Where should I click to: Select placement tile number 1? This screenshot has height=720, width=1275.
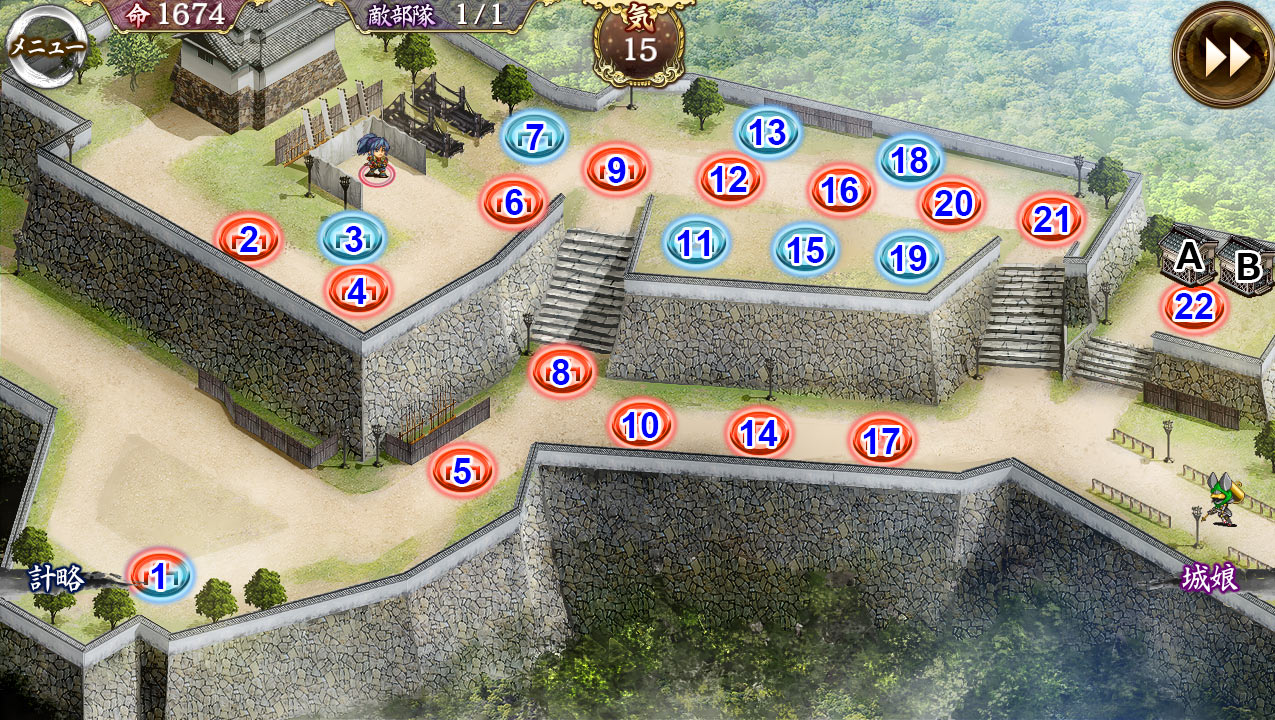[159, 577]
